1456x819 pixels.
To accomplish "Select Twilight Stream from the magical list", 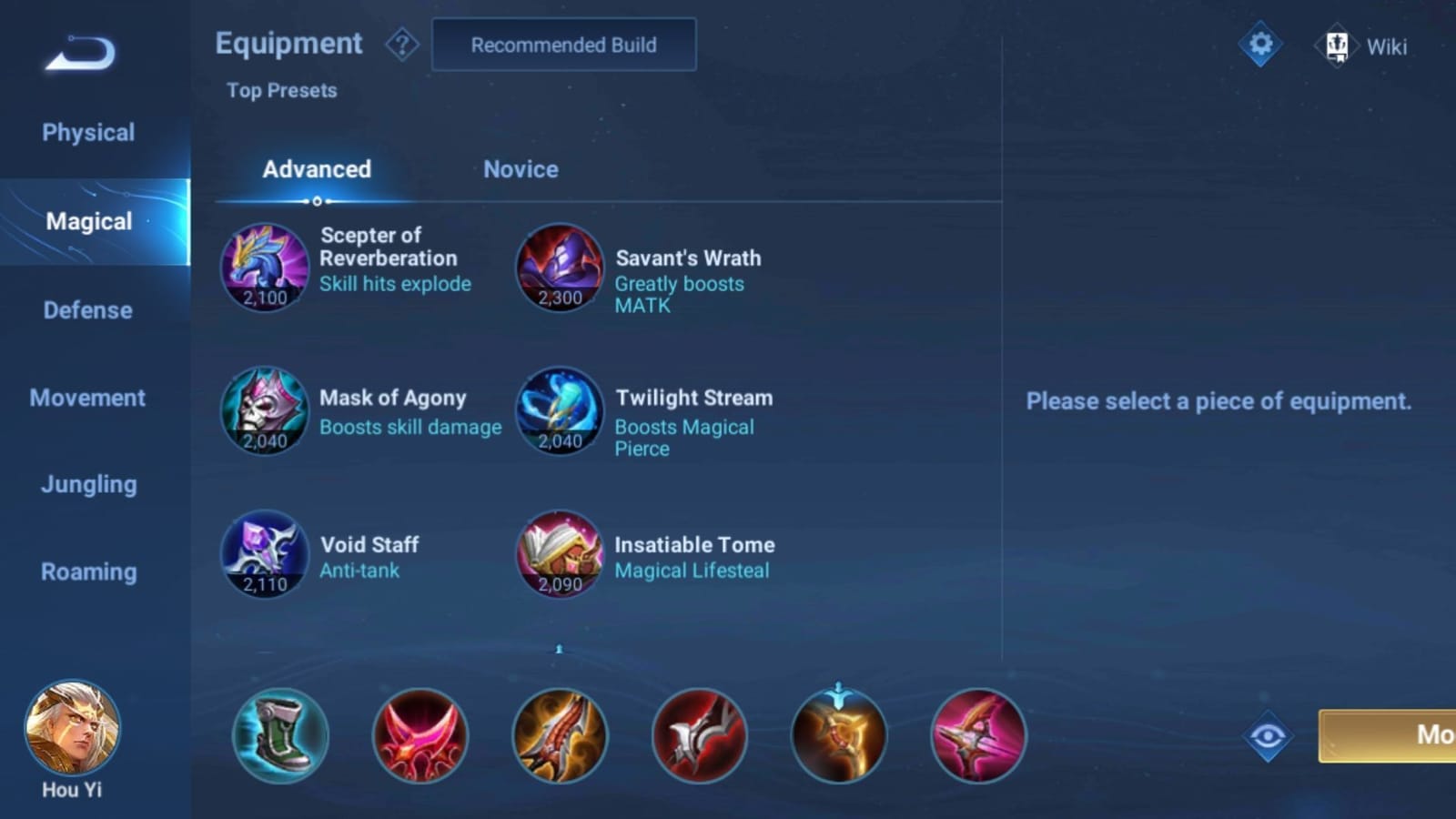I will point(559,412).
